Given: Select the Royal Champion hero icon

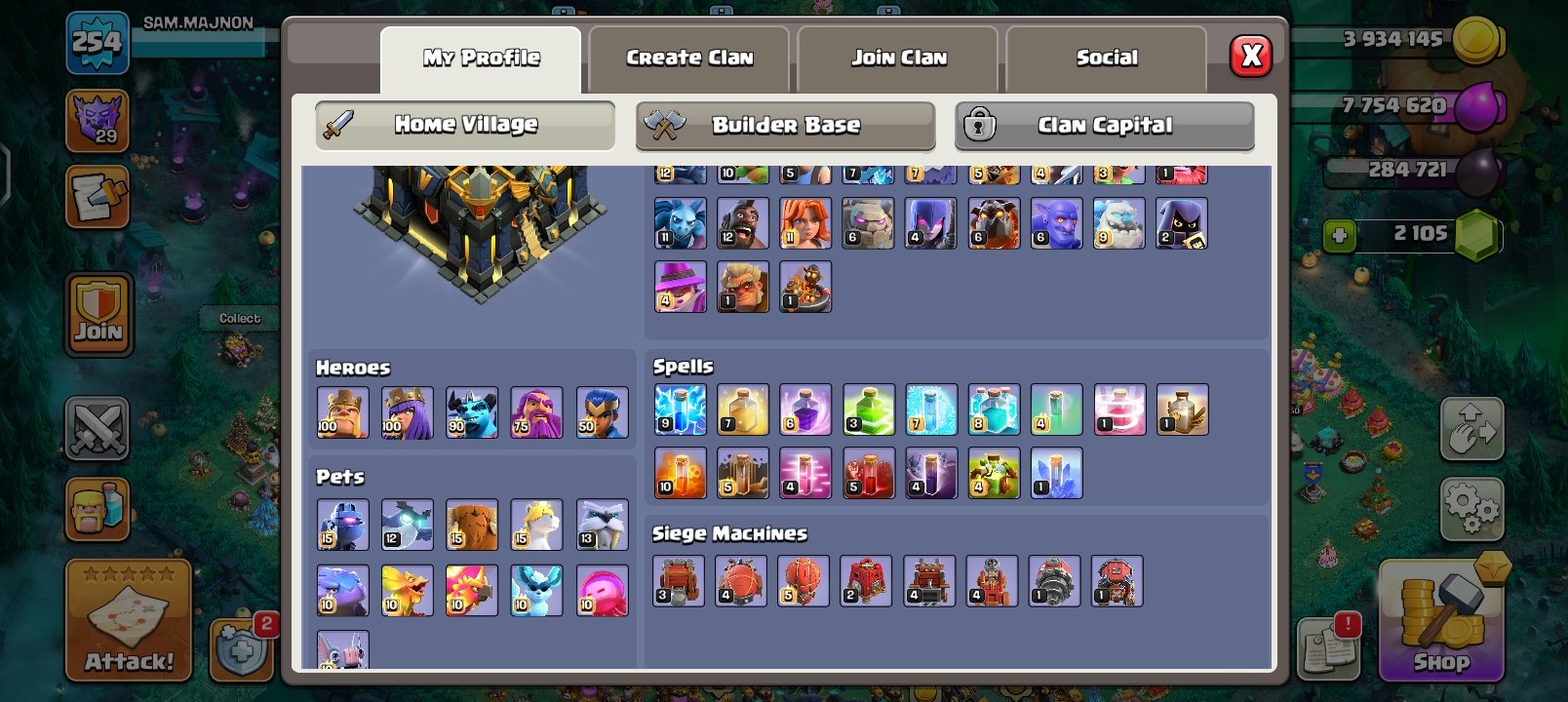Looking at the screenshot, I should (x=602, y=412).
